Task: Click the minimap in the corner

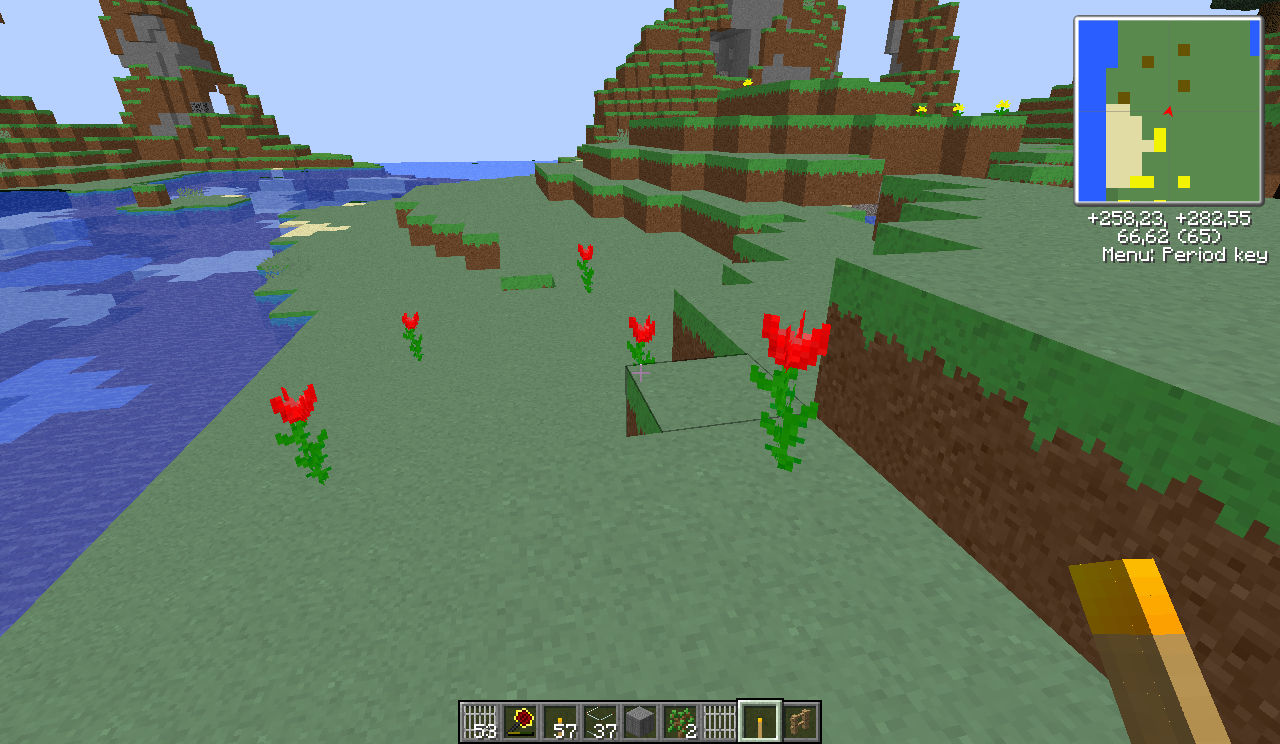Action: [x=1168, y=110]
